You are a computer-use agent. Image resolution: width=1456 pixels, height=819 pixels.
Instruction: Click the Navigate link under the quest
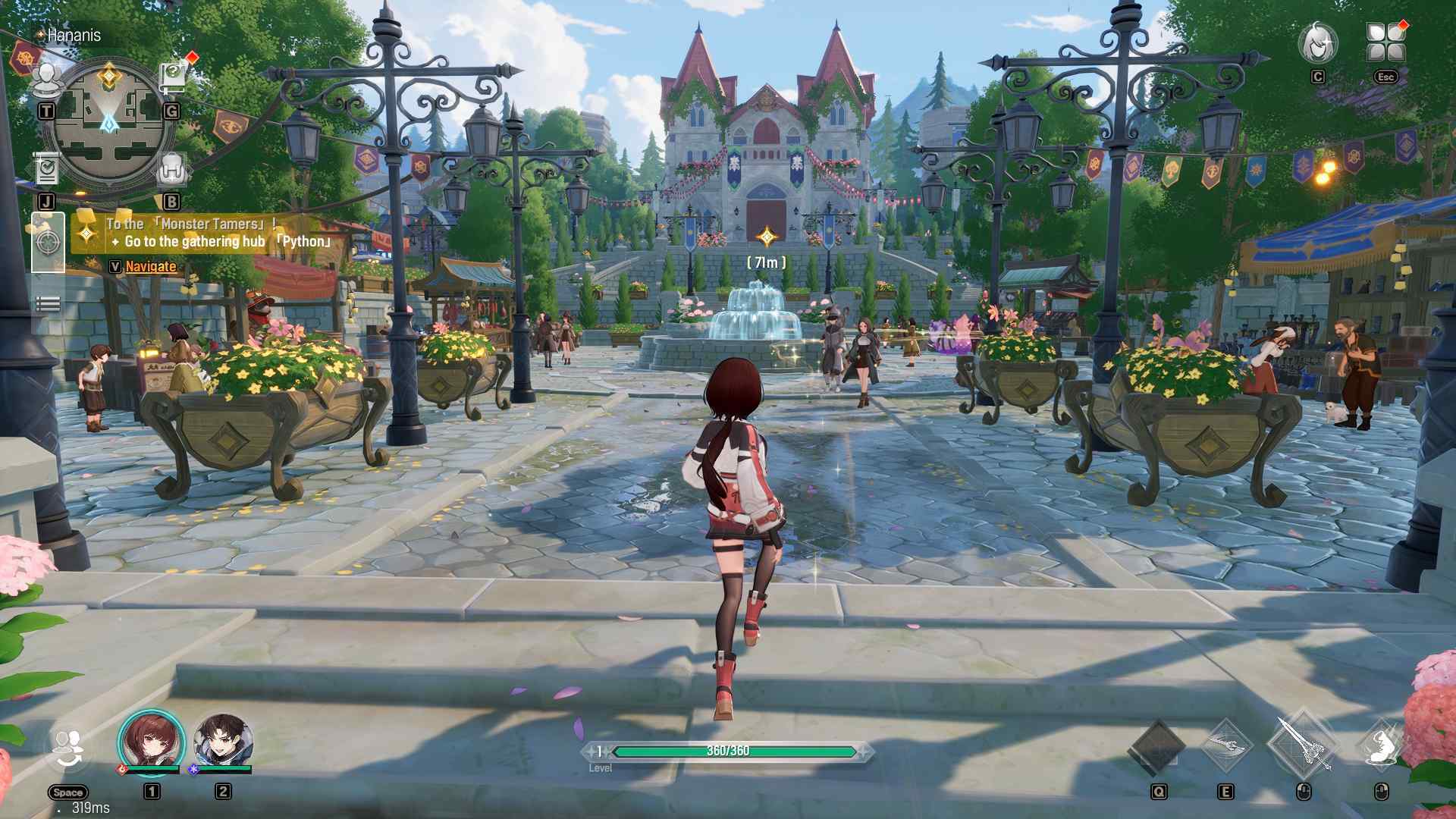(x=151, y=266)
